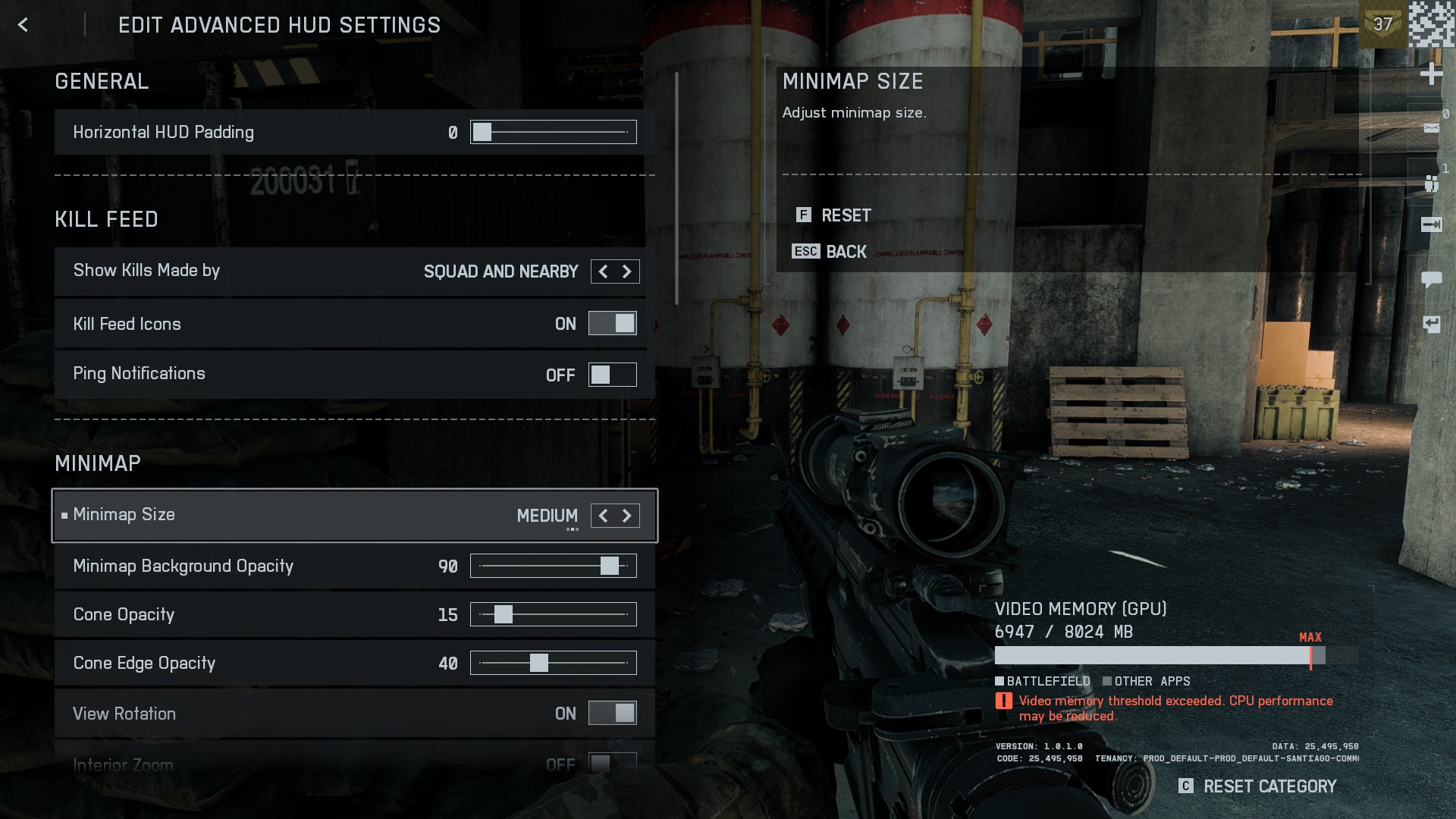Screen dimensions: 1456x819
Task: Adjust the Horizontal HUD Padding slider
Action: [x=482, y=132]
